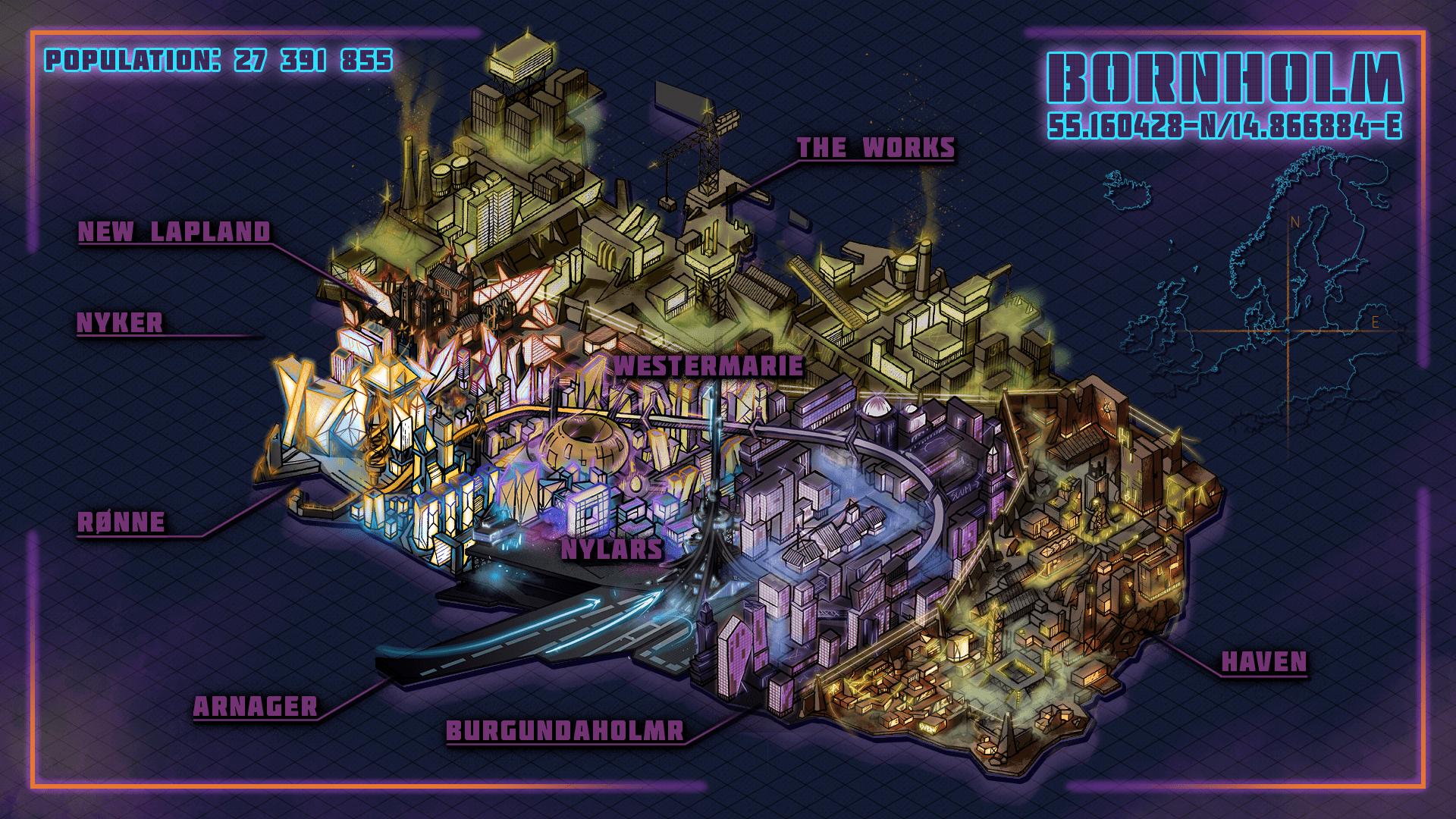
Task: Select the New Lapland district label
Action: [x=174, y=232]
